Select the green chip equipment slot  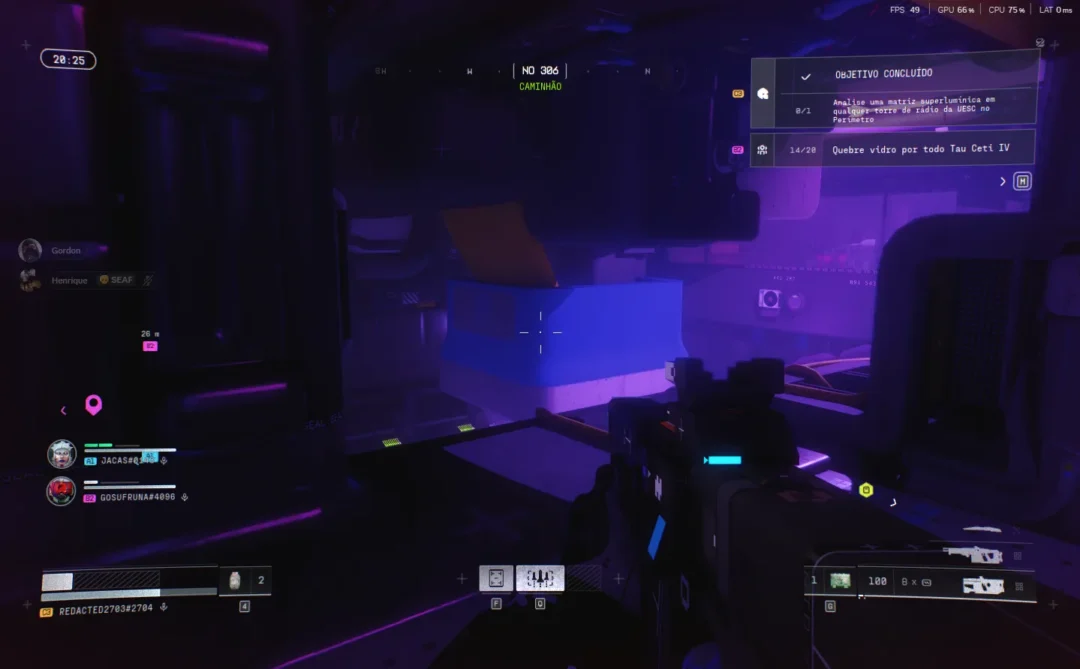click(x=840, y=581)
